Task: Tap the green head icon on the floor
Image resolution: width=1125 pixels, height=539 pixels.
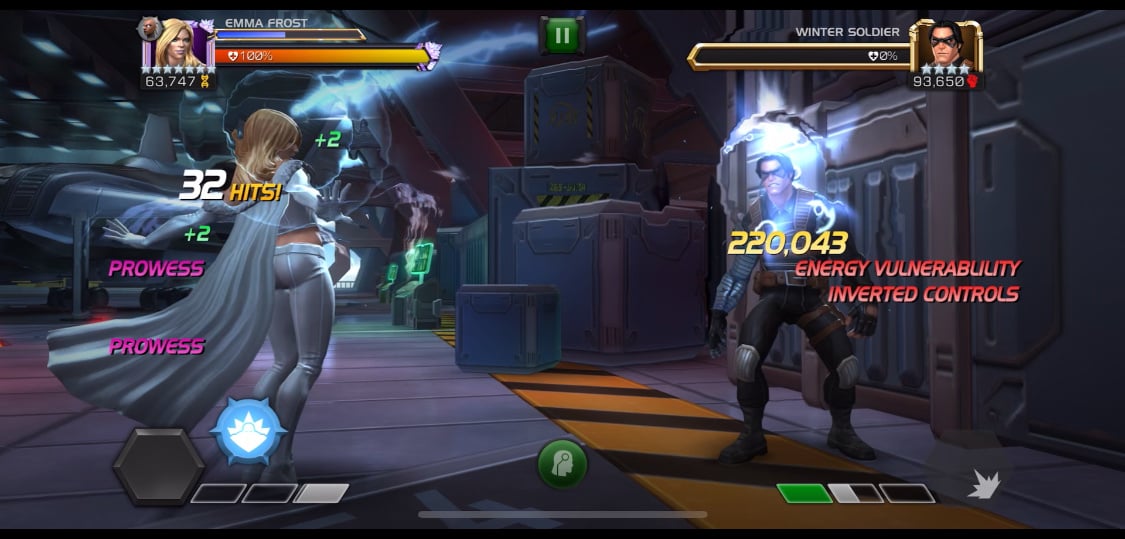Action: point(562,463)
